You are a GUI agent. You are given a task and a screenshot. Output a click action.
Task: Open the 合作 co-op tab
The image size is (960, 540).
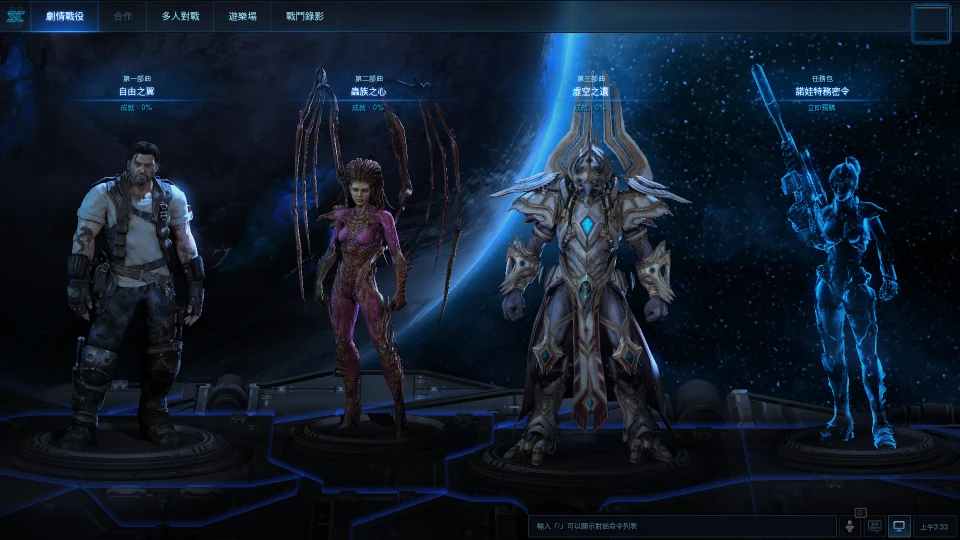click(123, 17)
